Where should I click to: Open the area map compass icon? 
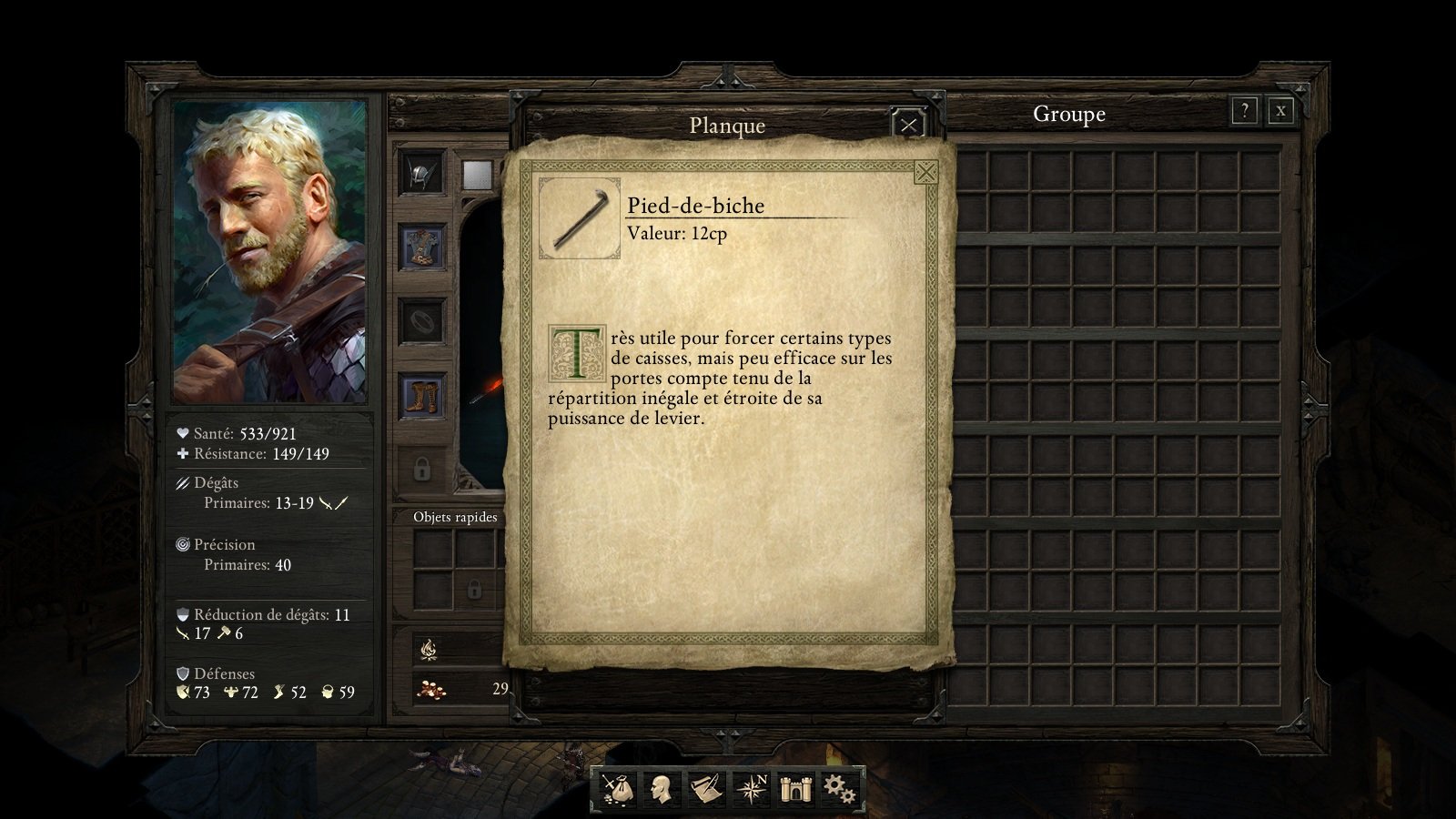click(x=751, y=788)
